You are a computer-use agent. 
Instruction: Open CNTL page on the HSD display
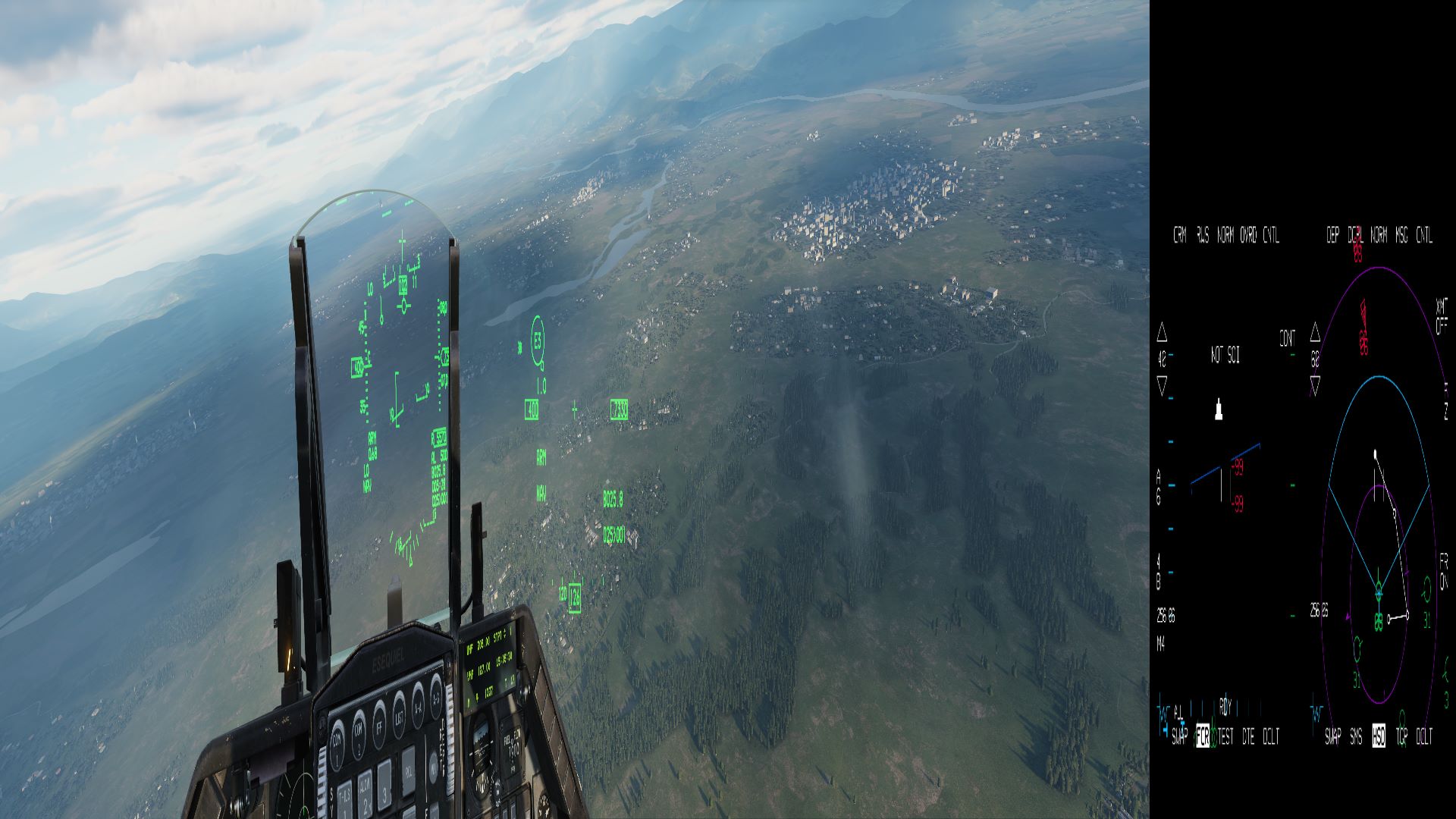(x=1424, y=236)
